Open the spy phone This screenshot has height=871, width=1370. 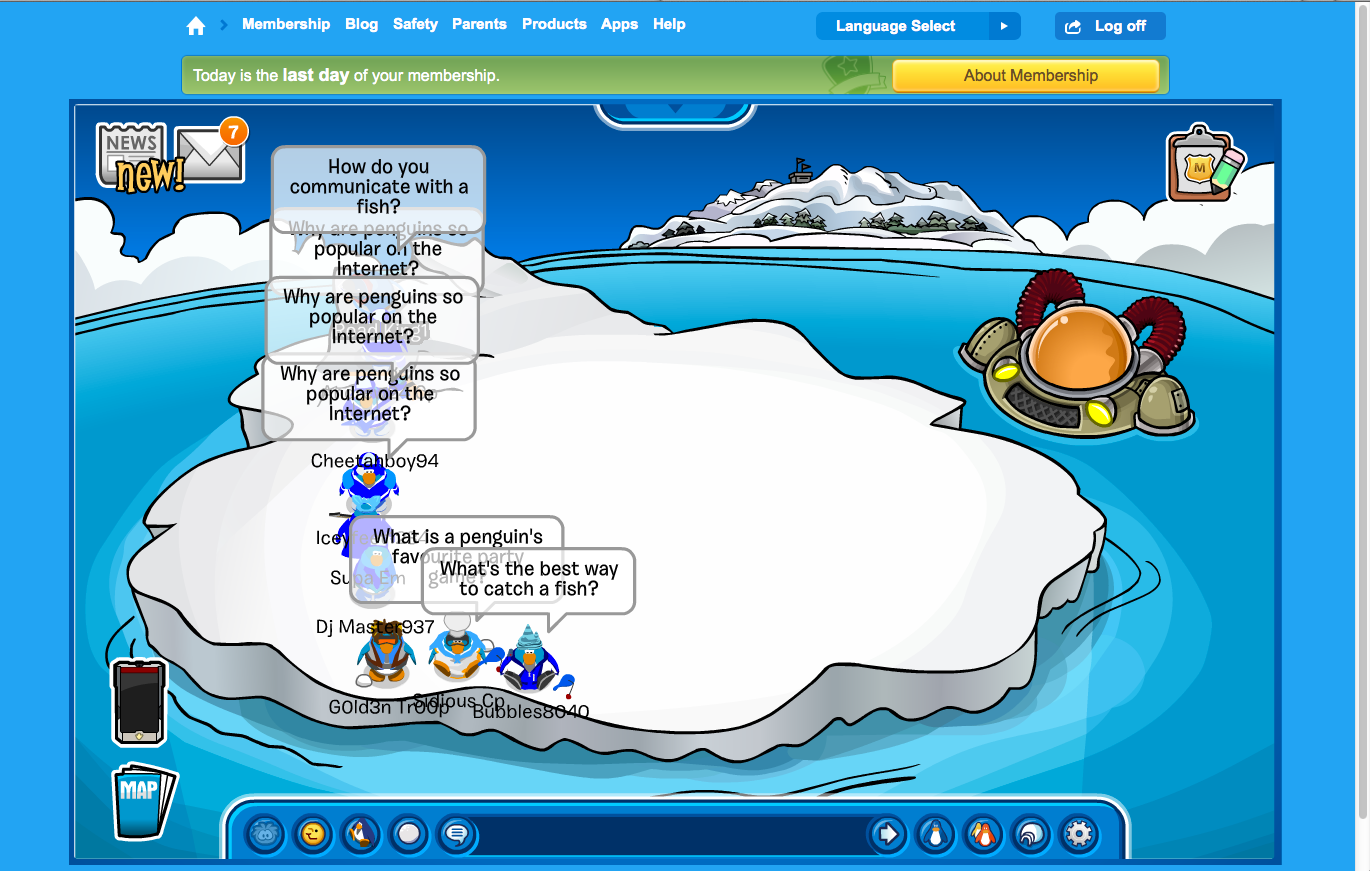click(139, 702)
